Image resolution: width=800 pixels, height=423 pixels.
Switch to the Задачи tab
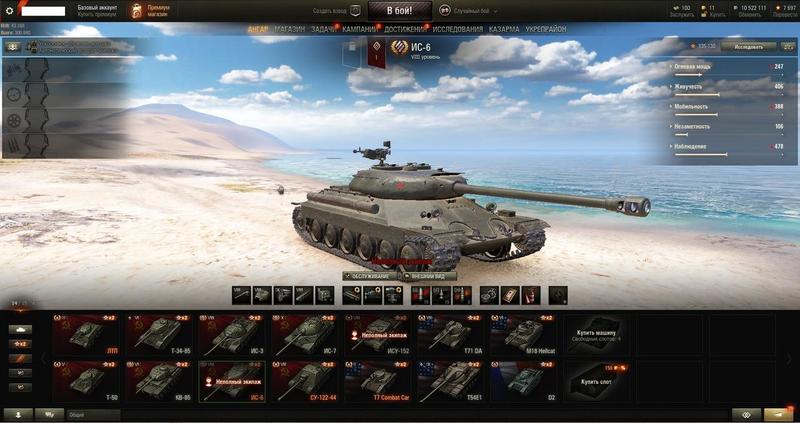tap(324, 30)
